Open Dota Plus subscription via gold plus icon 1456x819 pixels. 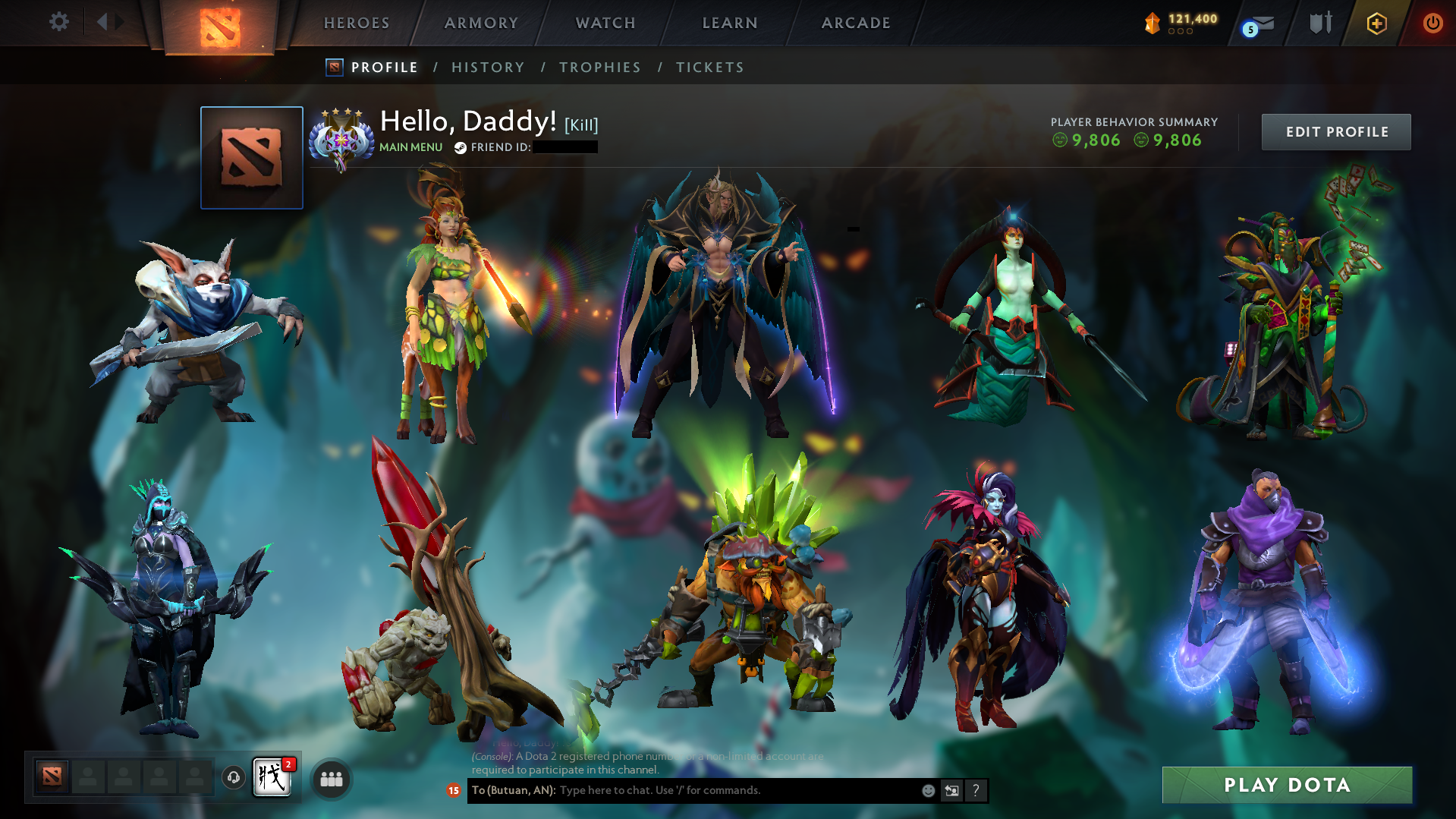[x=1376, y=23]
